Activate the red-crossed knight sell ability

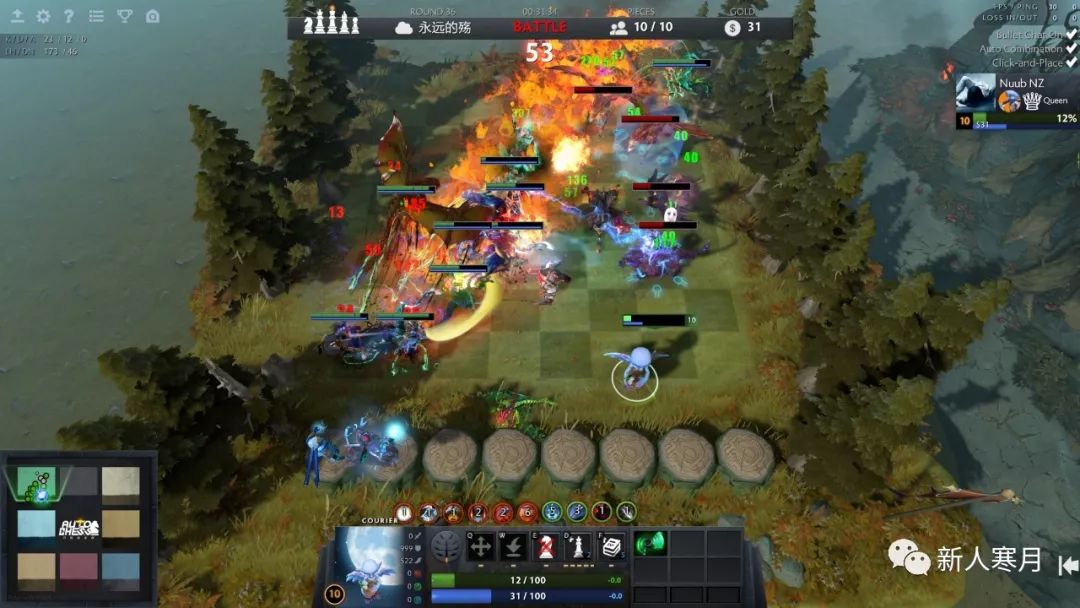coord(546,547)
